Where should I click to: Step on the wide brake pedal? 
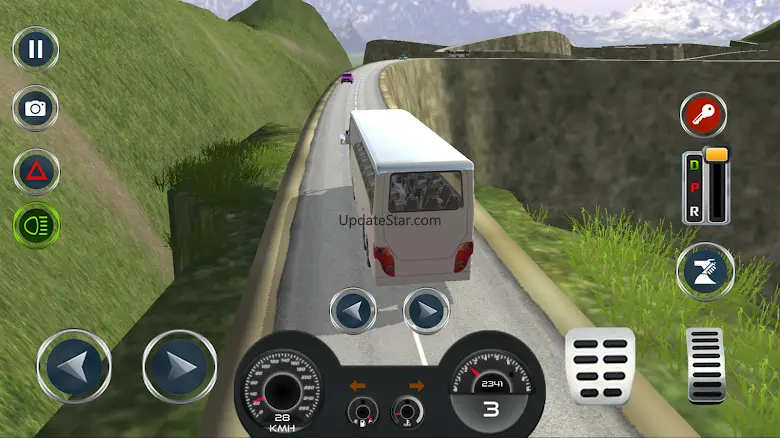point(600,365)
